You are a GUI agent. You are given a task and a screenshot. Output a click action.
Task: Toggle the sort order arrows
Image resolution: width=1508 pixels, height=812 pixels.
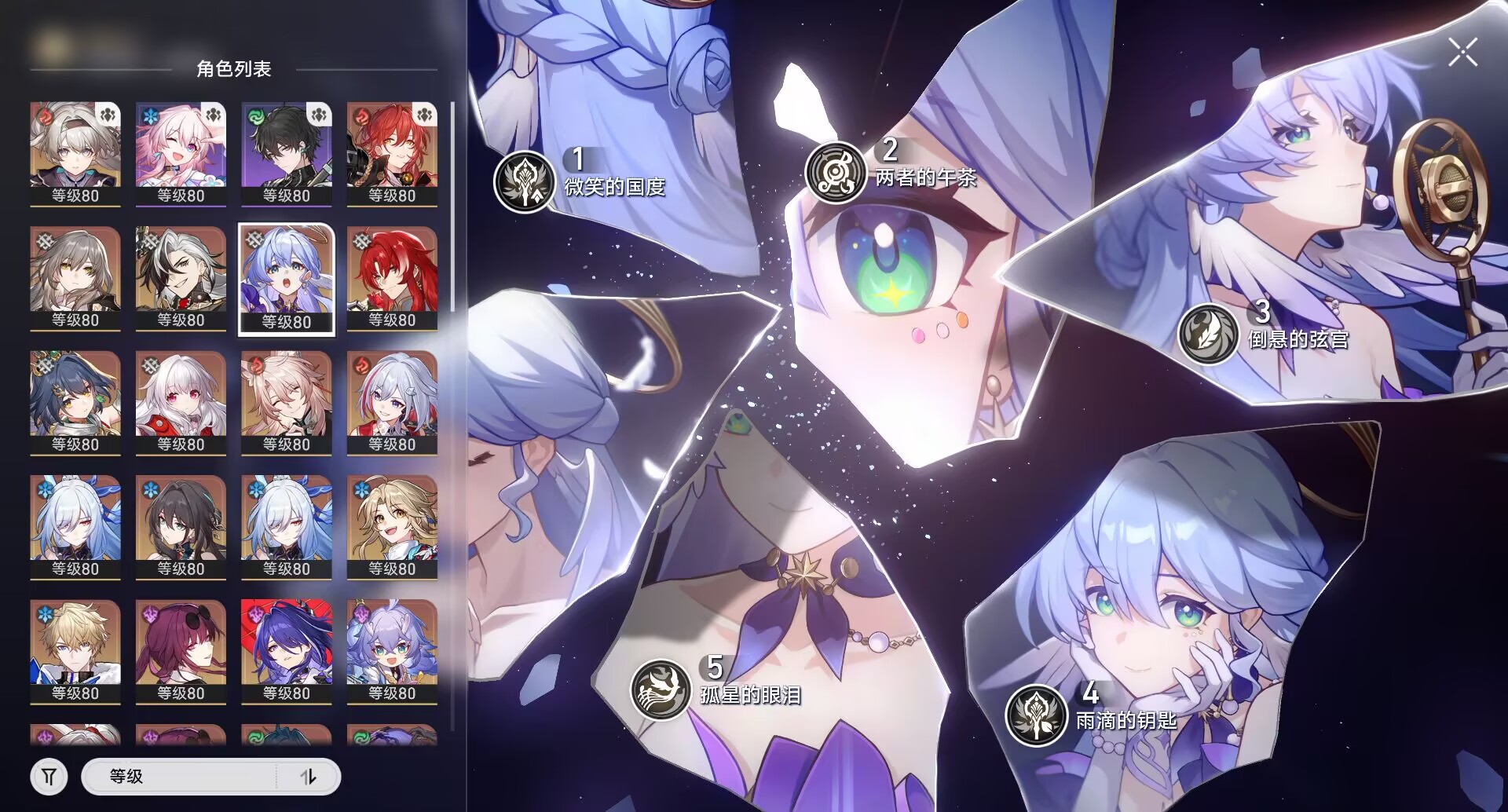tap(309, 777)
